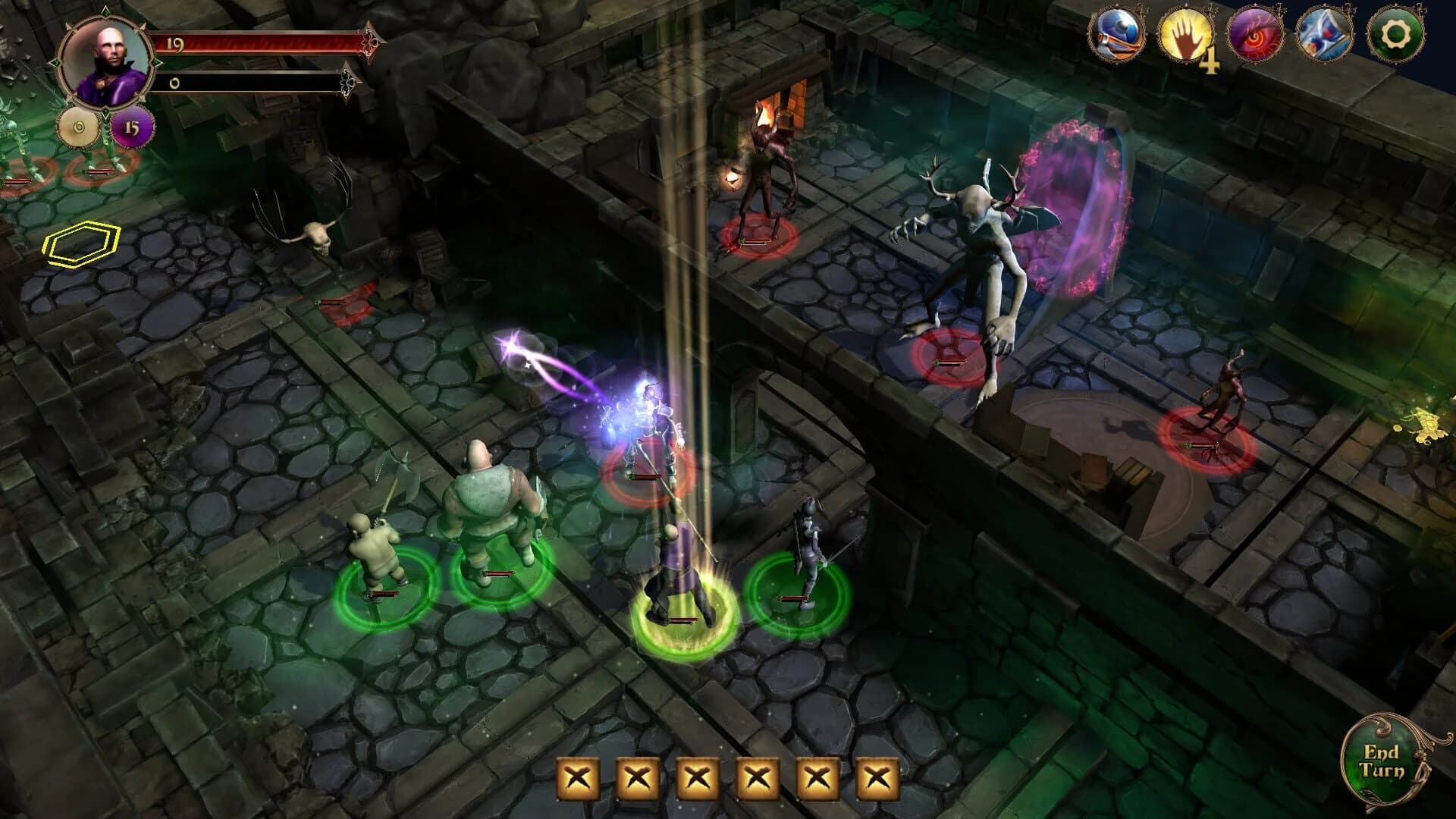Image resolution: width=1456 pixels, height=819 pixels.
Task: Click the last X action marker
Action: (x=877, y=777)
